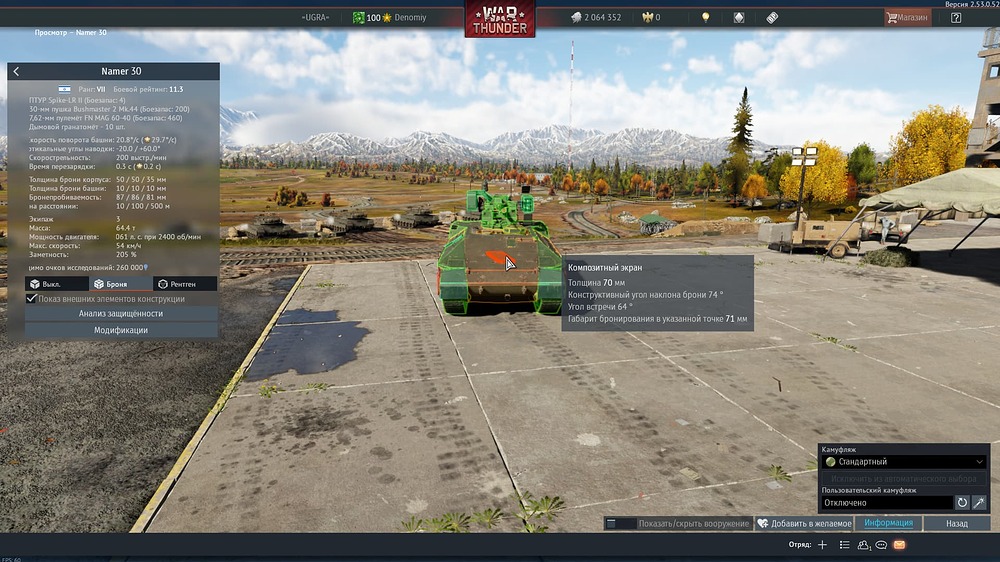
Task: Open the Модификации modifications menu
Action: (121, 330)
